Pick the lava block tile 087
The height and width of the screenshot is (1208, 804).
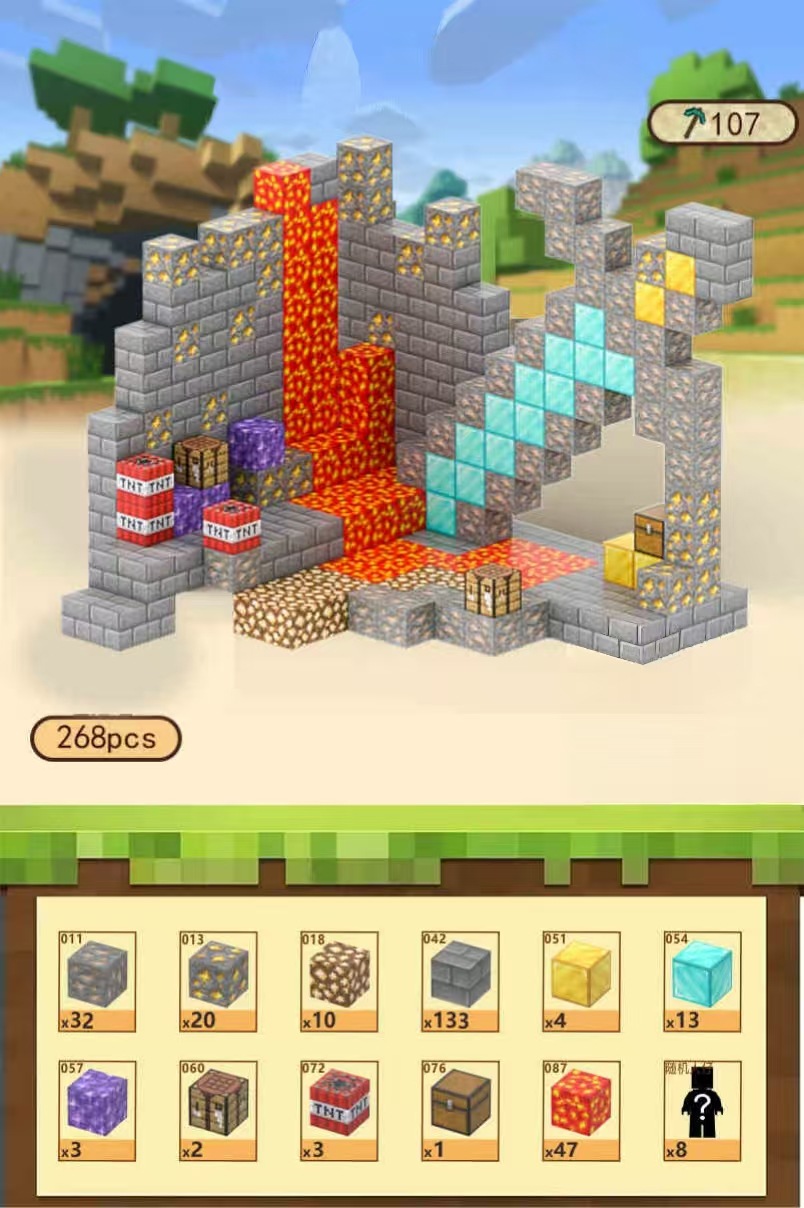(581, 1110)
